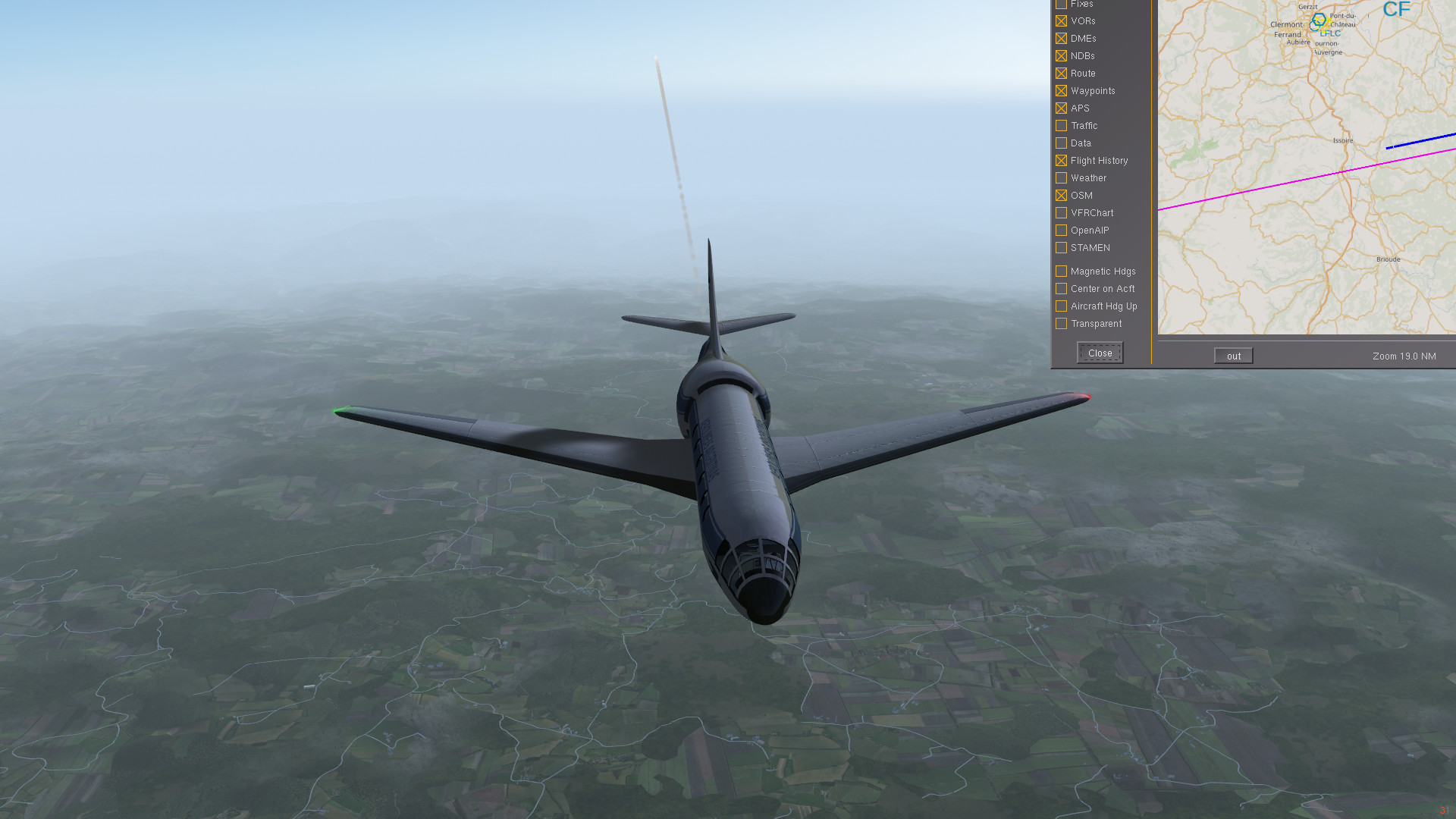Toggle off the Route overlay
Image resolution: width=1456 pixels, height=819 pixels.
(1061, 73)
